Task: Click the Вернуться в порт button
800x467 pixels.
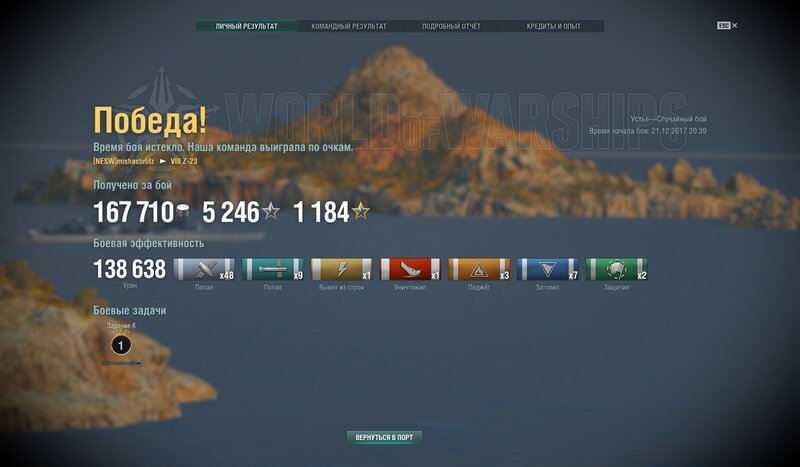Action: click(385, 437)
